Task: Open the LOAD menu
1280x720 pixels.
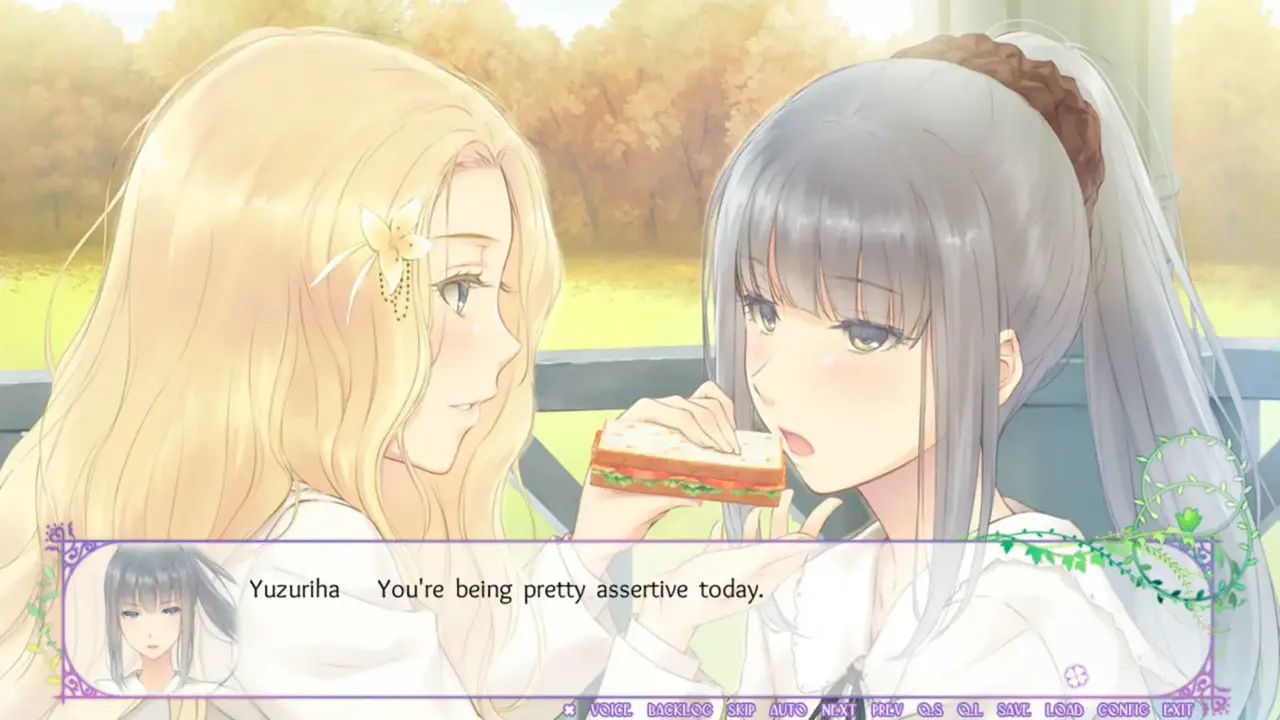Action: 1064,710
